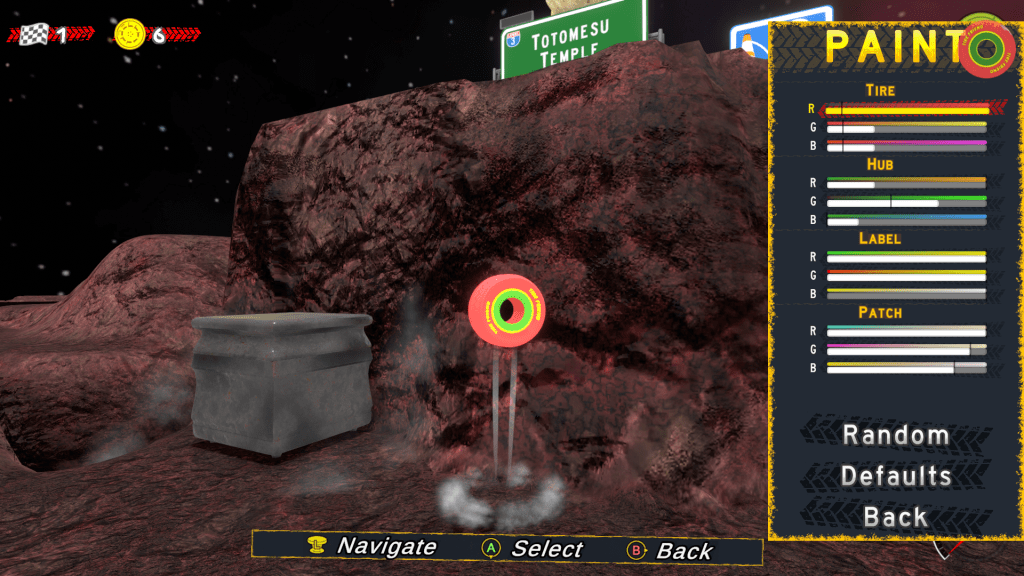Select Back in the Paint menu
Image resolution: width=1024 pixels, height=576 pixels.
click(x=895, y=517)
